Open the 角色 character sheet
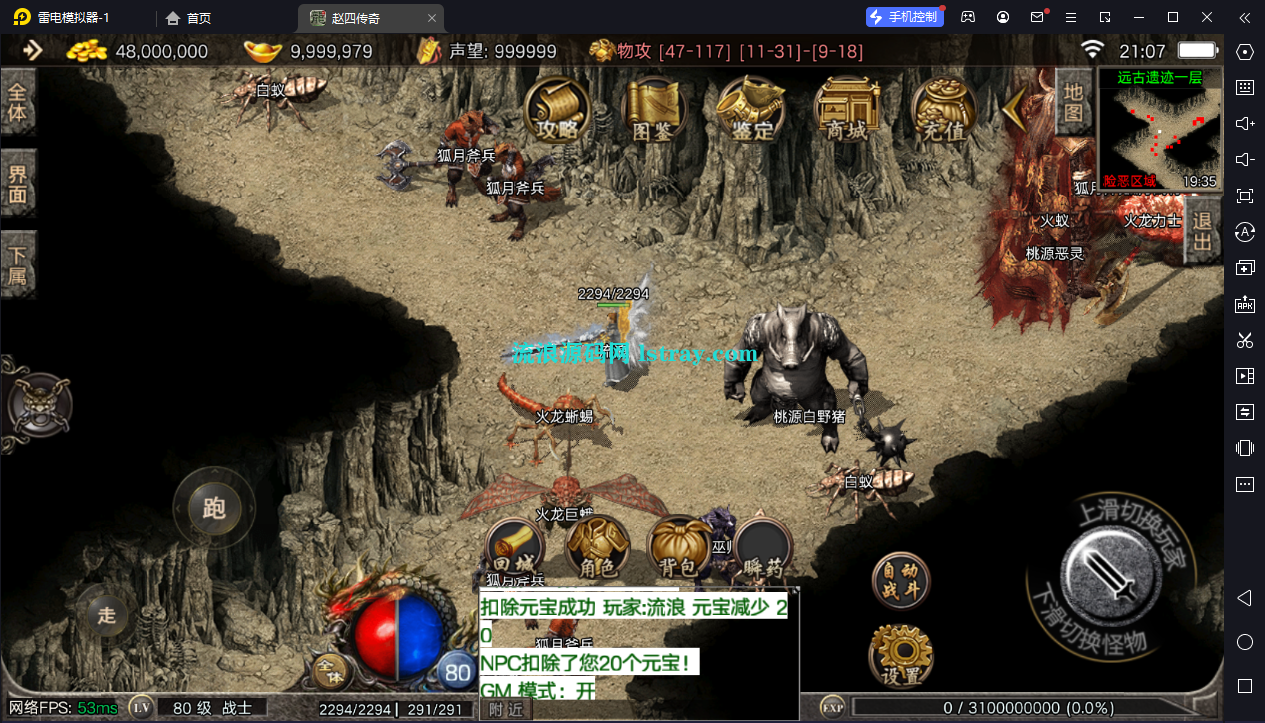The image size is (1265, 723). click(597, 549)
